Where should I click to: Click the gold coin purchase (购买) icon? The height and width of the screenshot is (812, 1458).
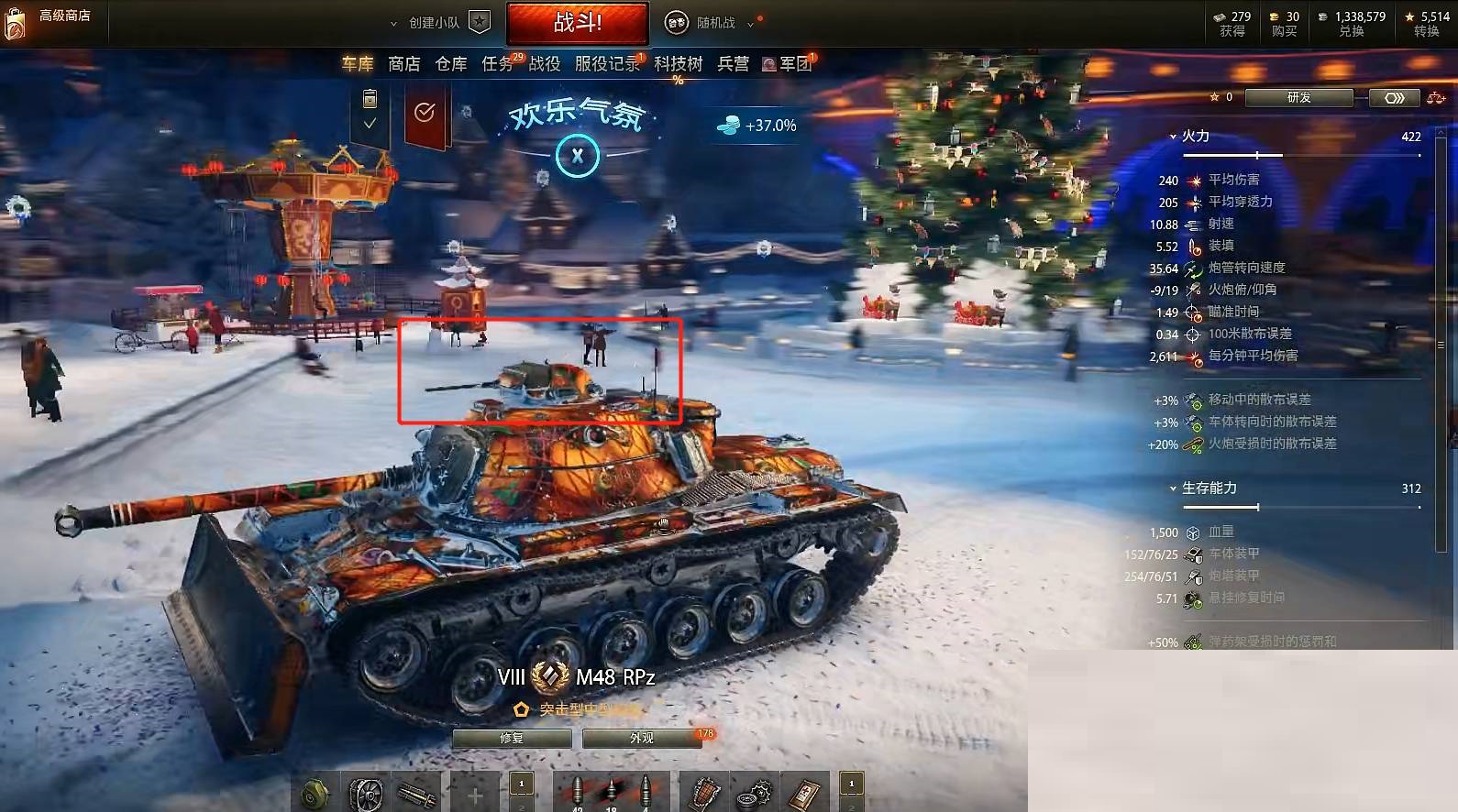(x=1273, y=17)
